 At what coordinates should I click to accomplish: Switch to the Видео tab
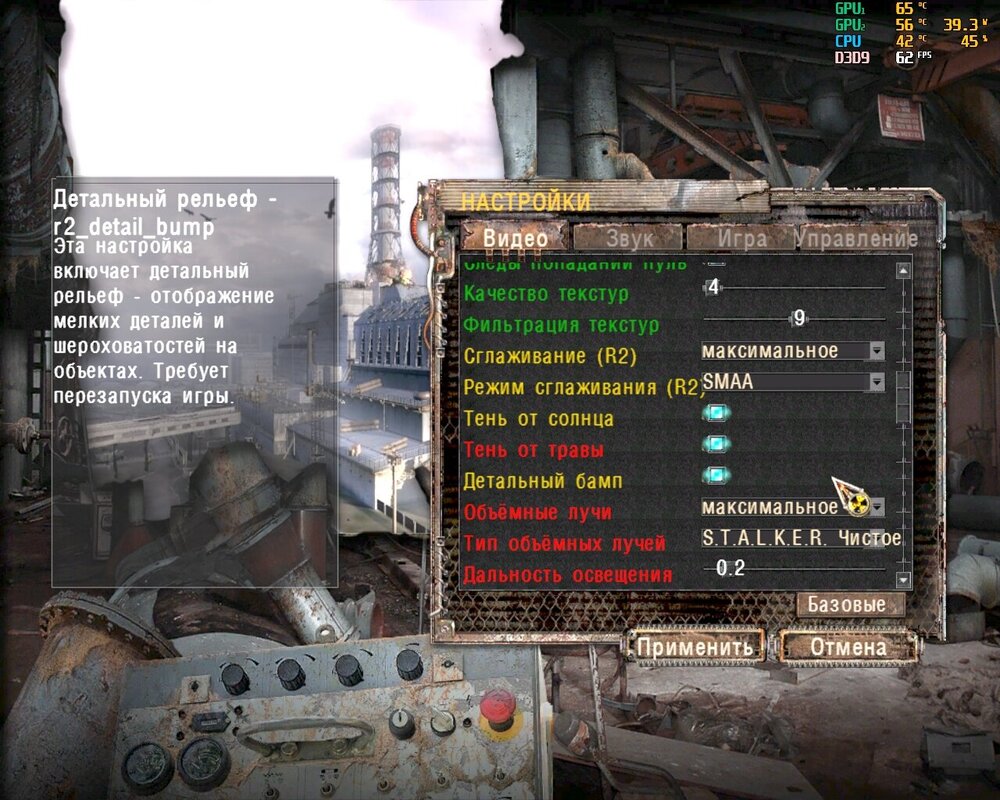click(515, 238)
